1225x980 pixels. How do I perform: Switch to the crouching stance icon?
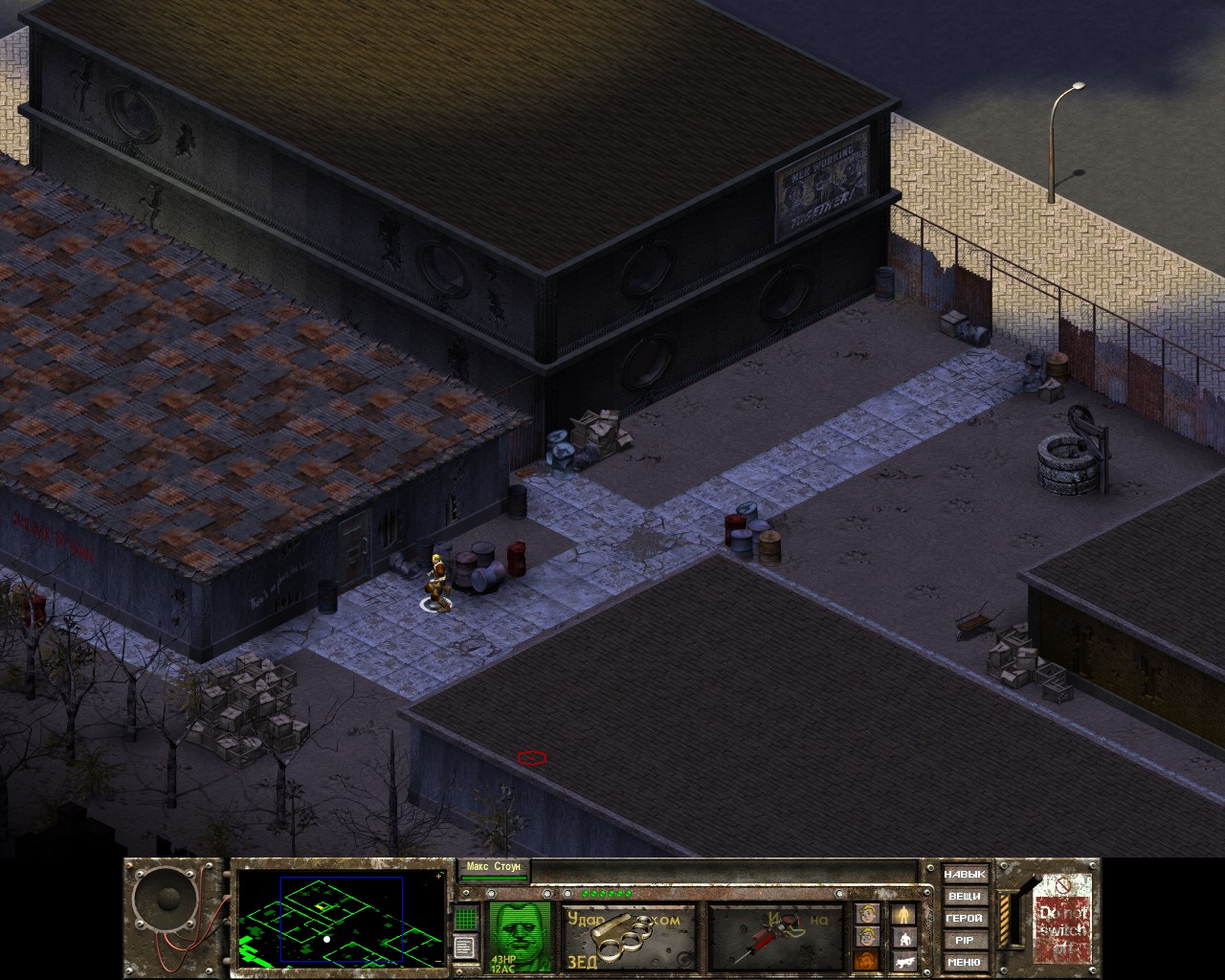(x=904, y=939)
